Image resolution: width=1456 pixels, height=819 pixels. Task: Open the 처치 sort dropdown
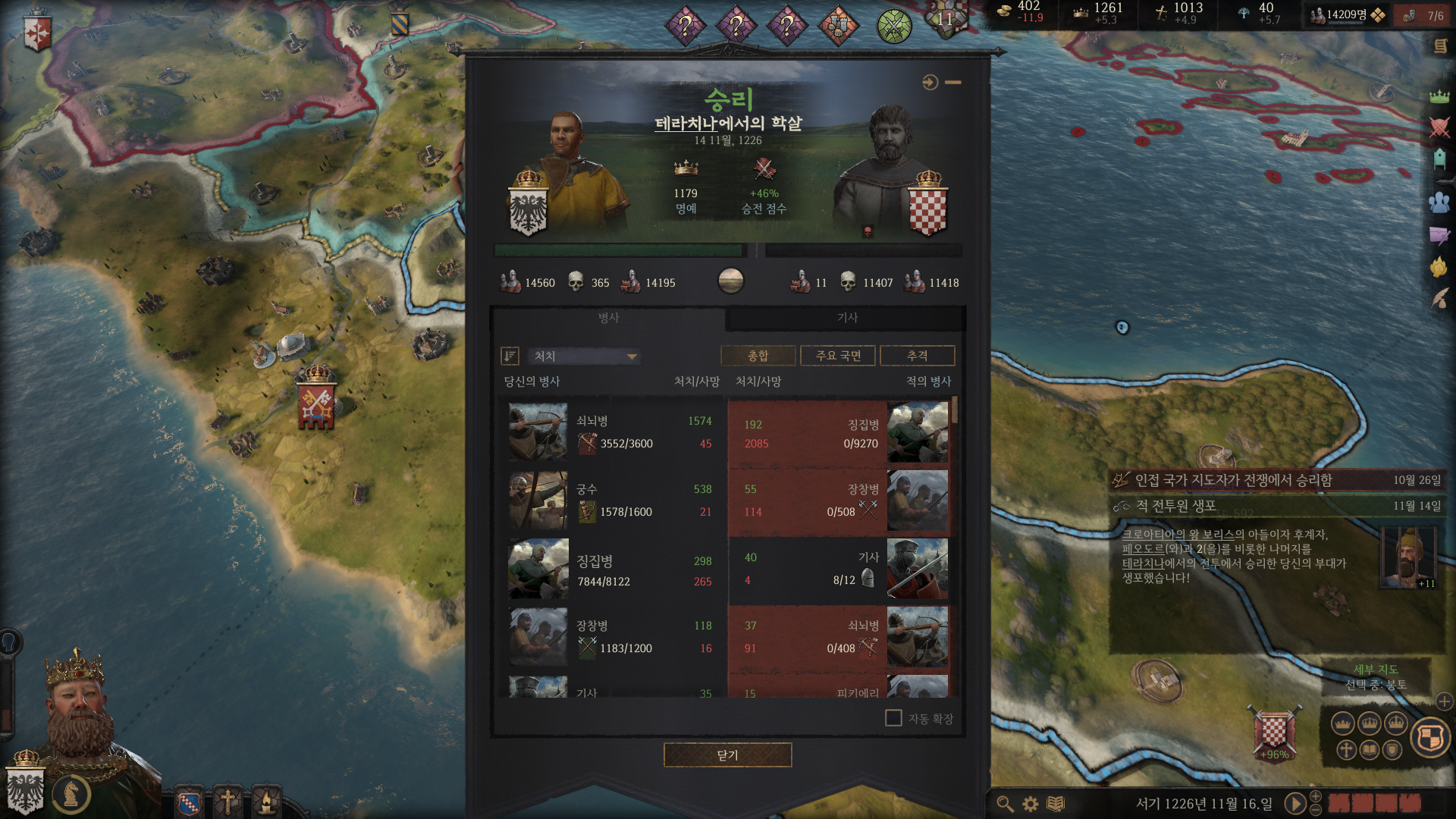tap(584, 356)
